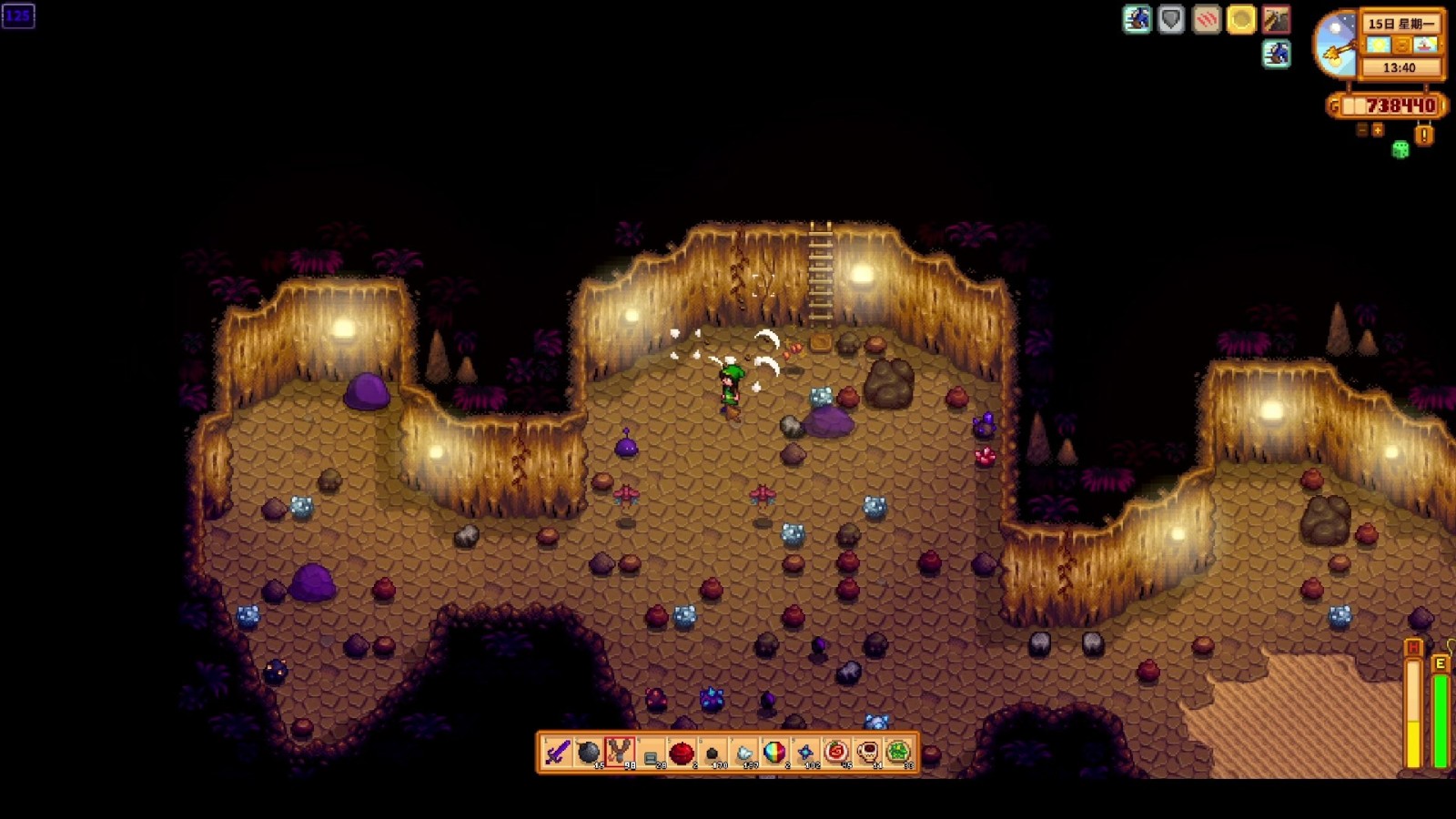Select the small gray staircase item slot

[651, 754]
